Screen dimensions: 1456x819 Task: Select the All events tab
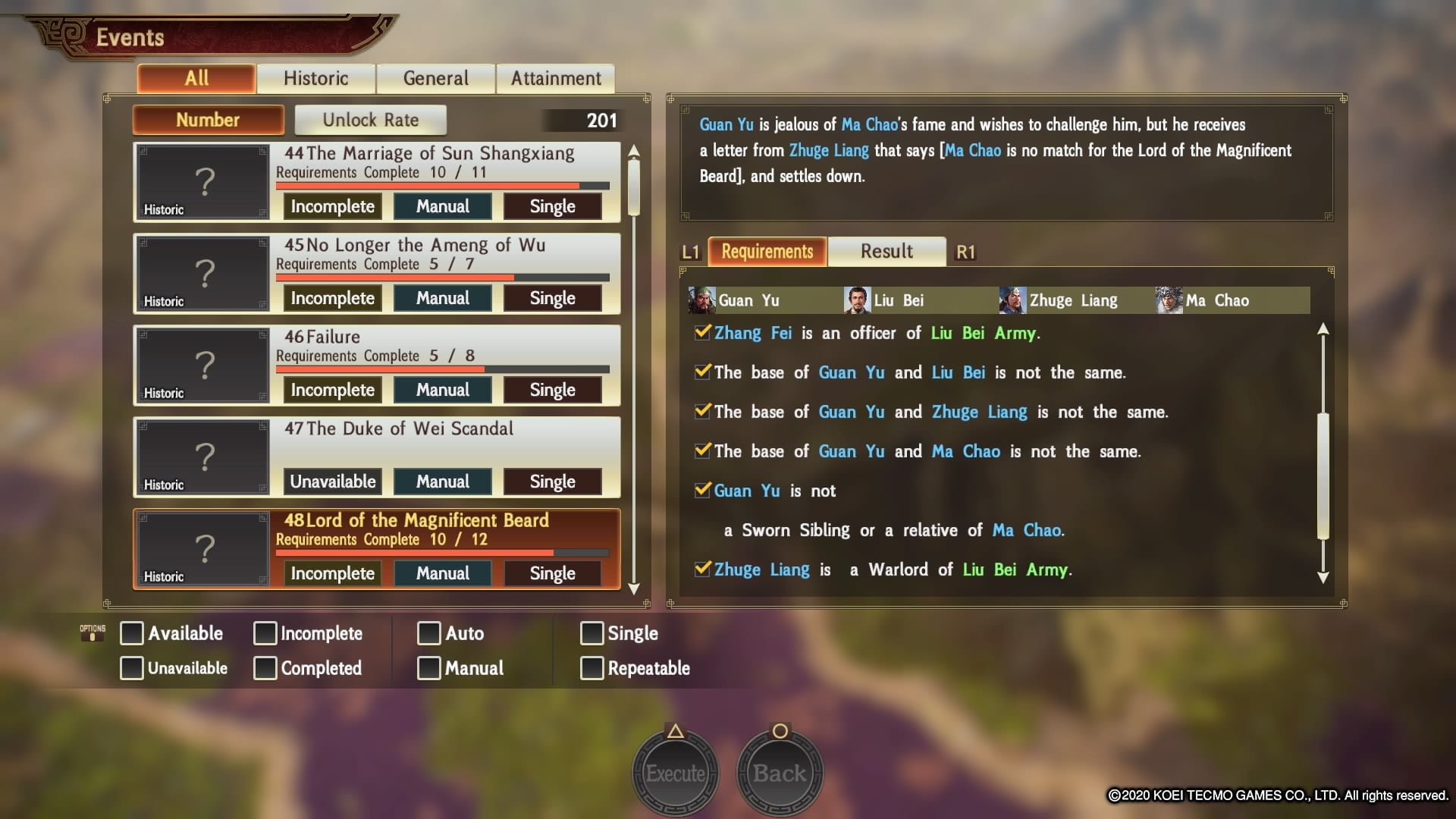[x=196, y=78]
